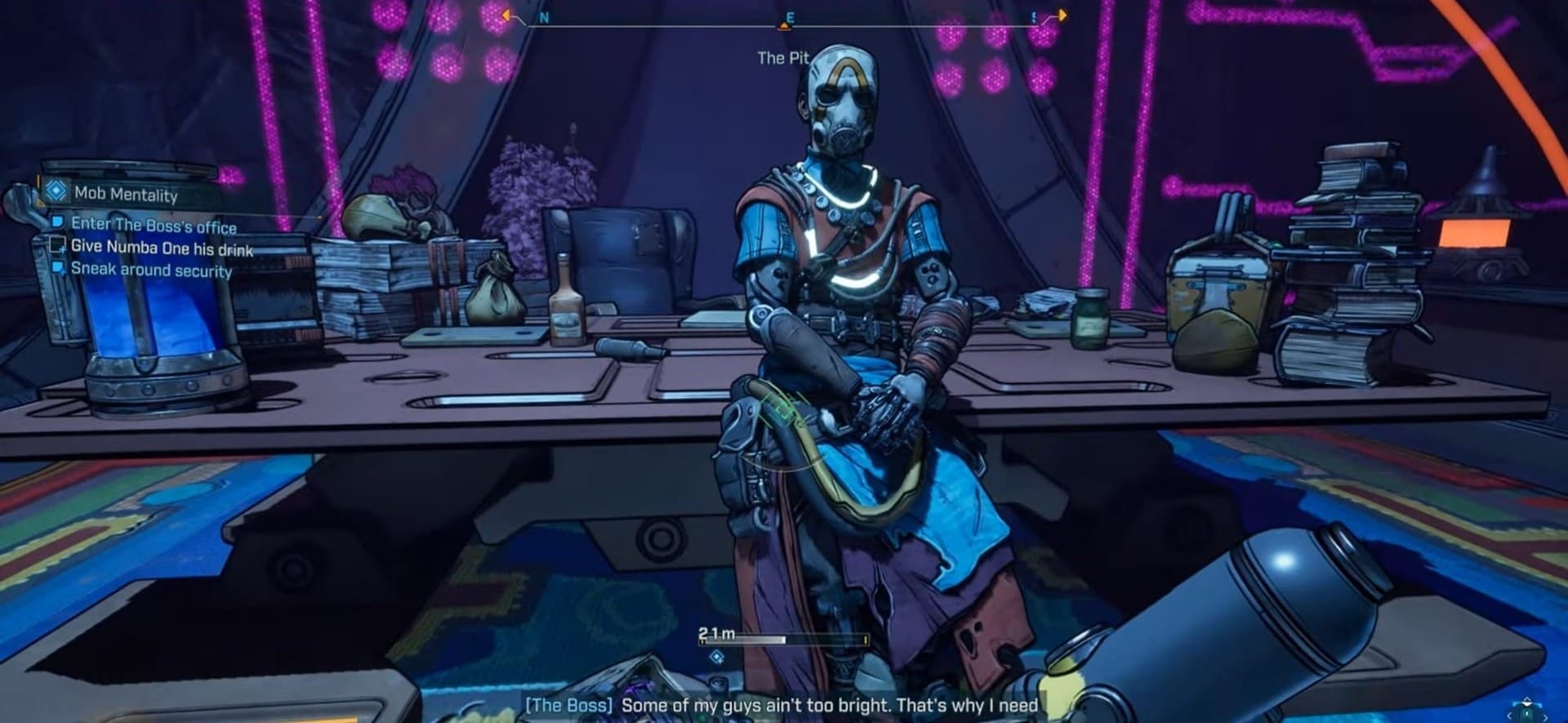1568x723 pixels.
Task: Click the diamond waypoint marker under the 2.1m distance
Action: [x=717, y=657]
